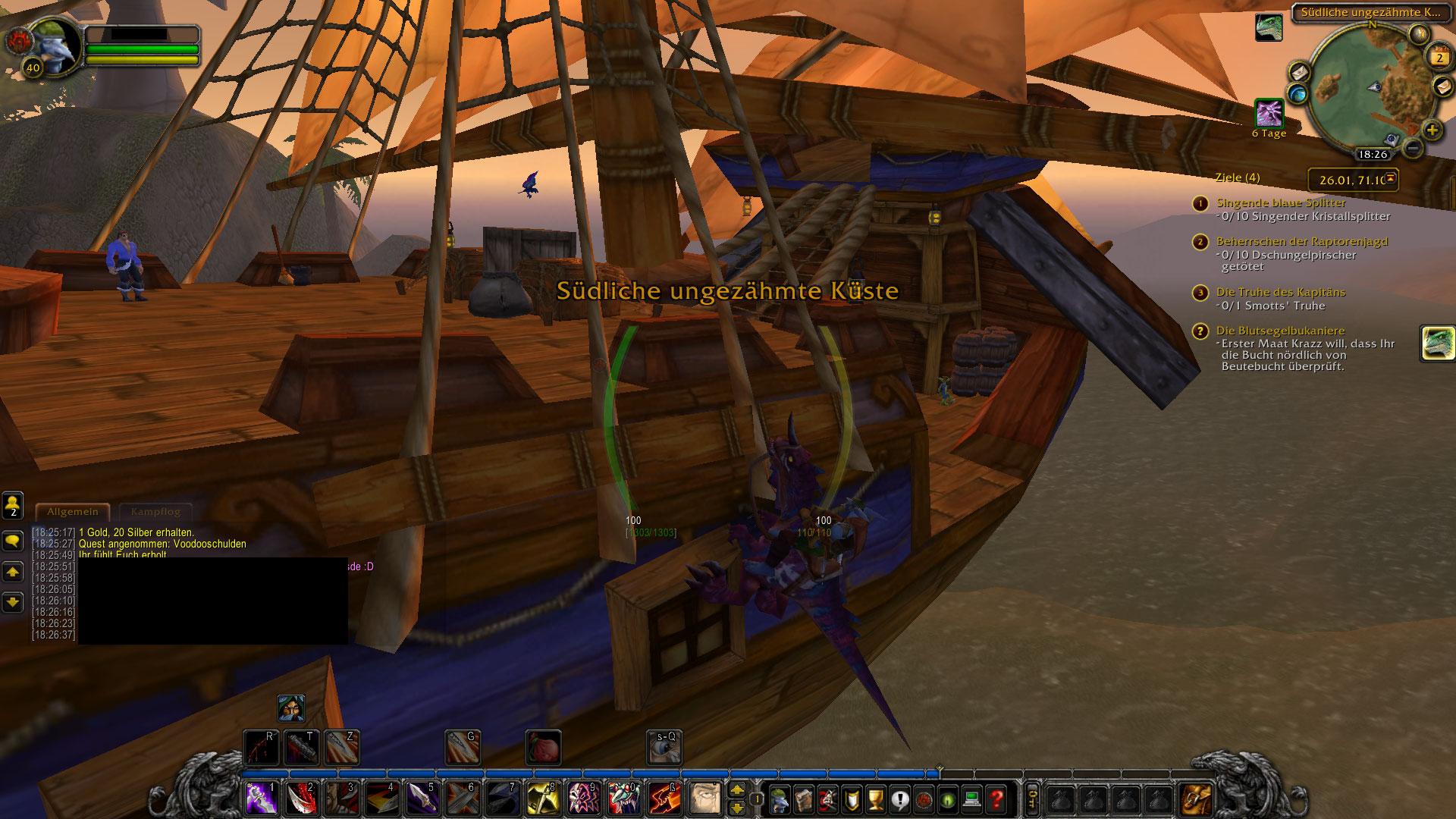The image size is (1456, 819).
Task: Open the quest log exclamation mark button
Action: coord(899,799)
